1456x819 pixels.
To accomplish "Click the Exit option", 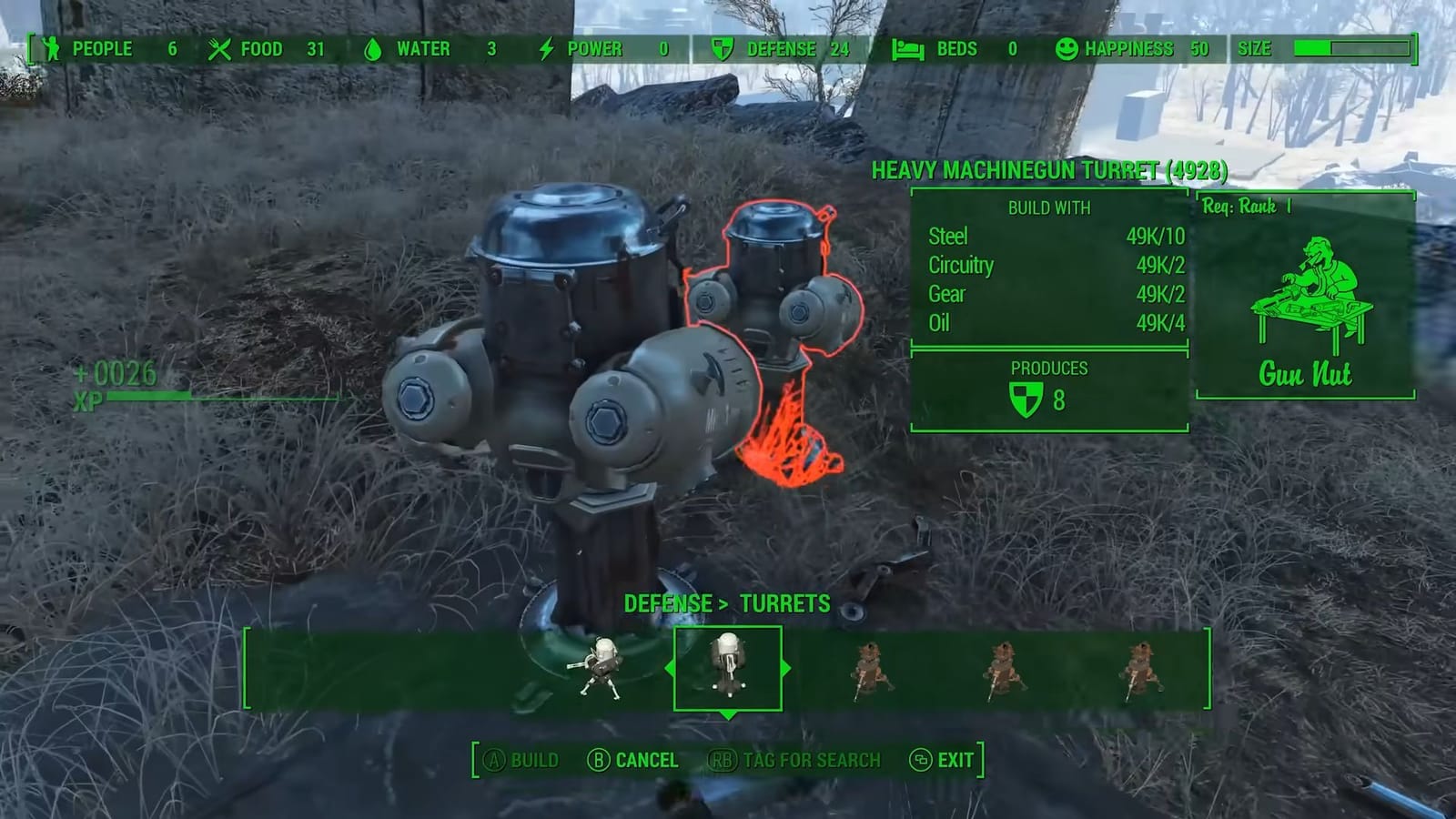I will 947,760.
